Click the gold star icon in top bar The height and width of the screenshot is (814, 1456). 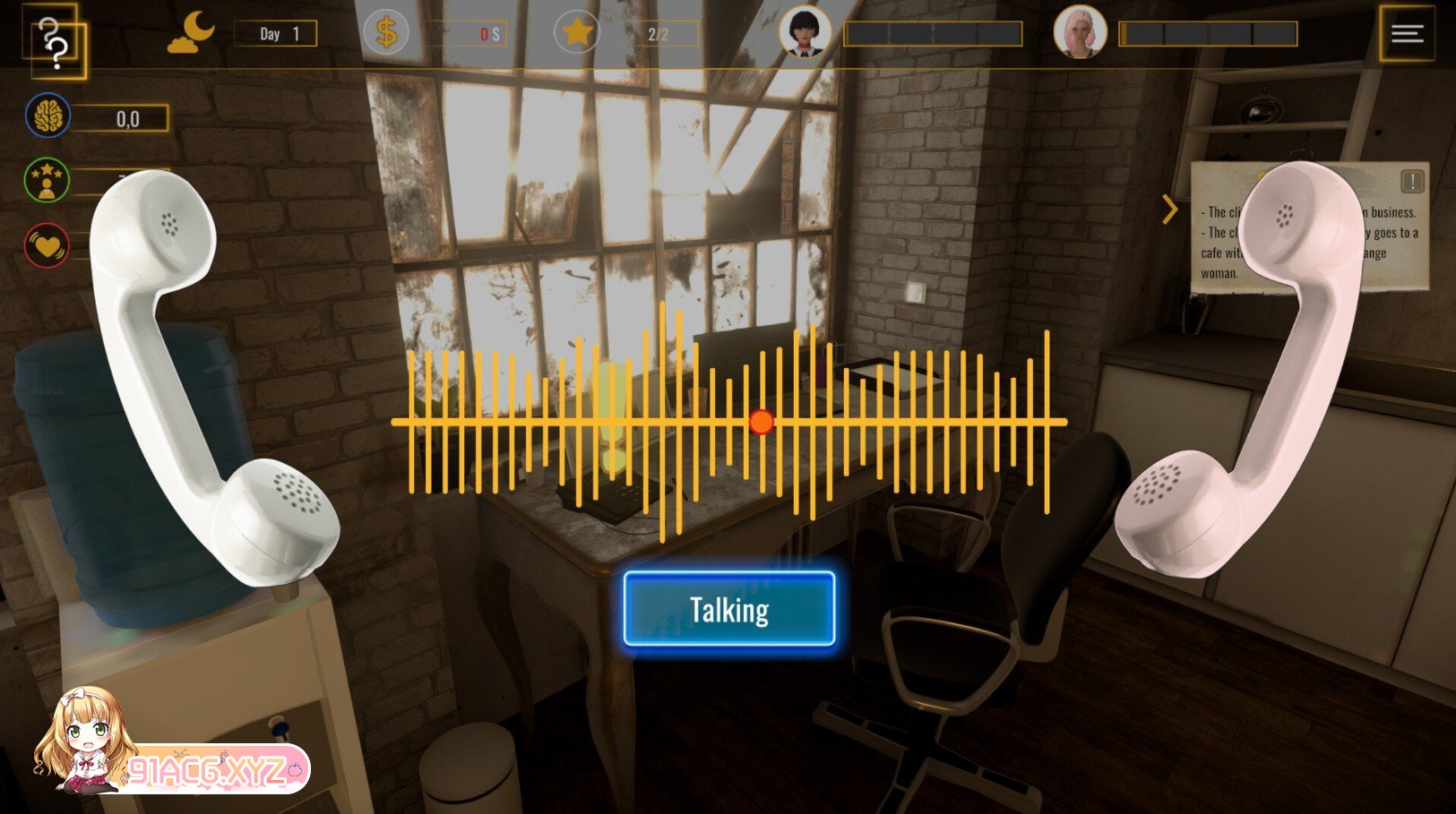pyautogui.click(x=577, y=33)
